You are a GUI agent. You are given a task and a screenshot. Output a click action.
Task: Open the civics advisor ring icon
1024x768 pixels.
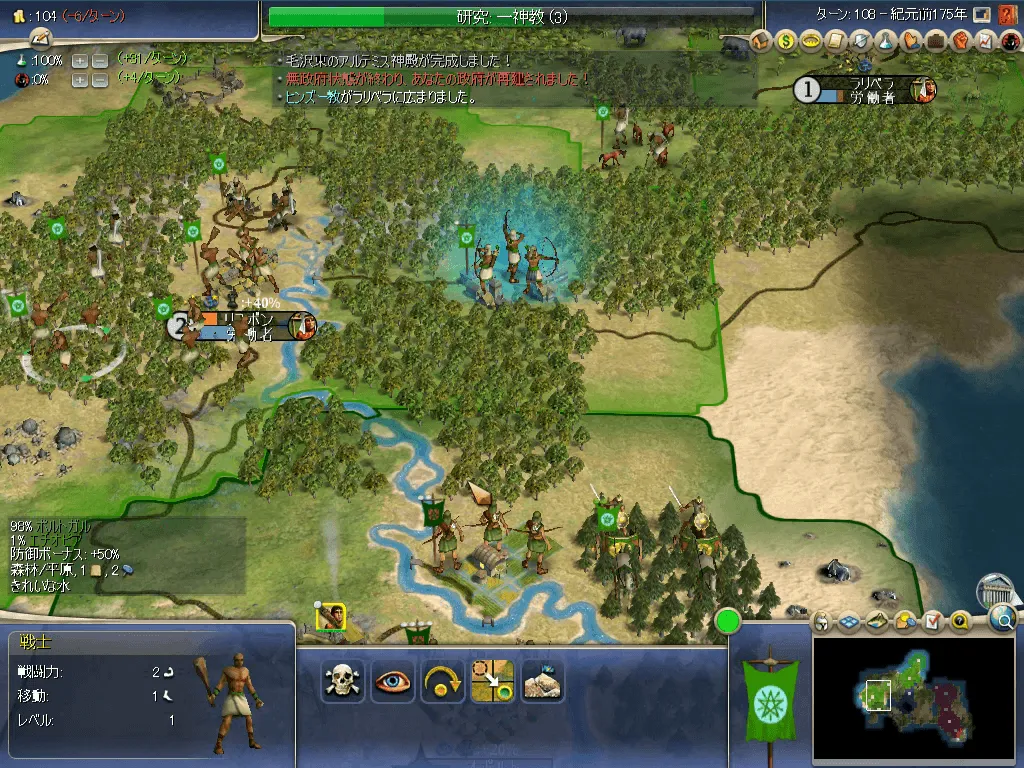[x=811, y=41]
